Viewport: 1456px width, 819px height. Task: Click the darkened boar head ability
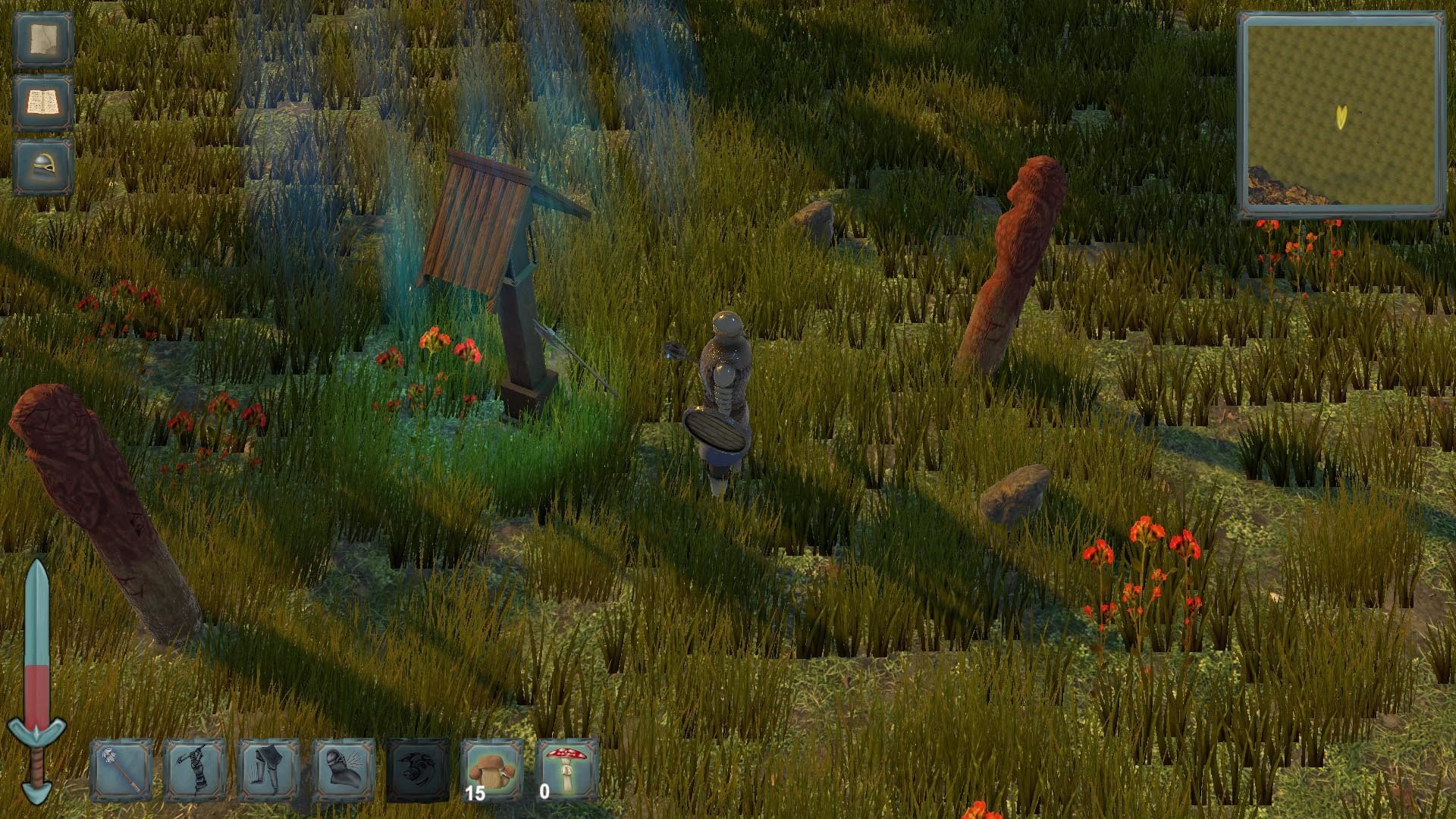[x=418, y=770]
